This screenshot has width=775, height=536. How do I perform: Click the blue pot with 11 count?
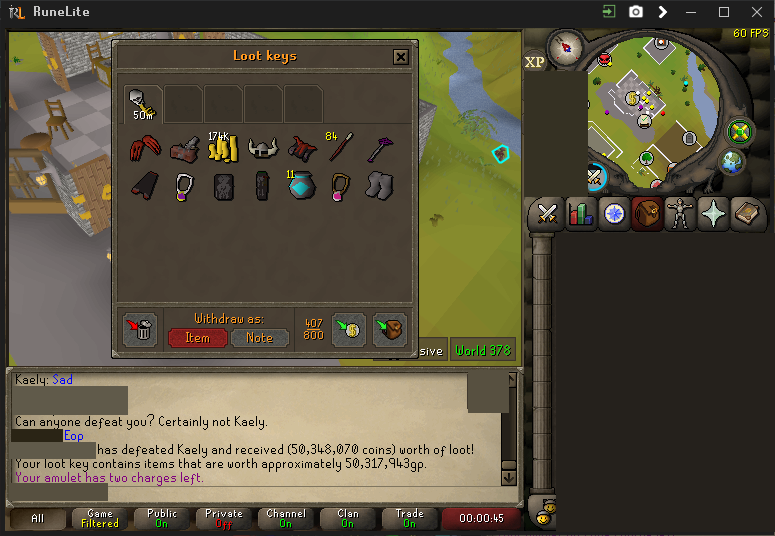click(302, 187)
